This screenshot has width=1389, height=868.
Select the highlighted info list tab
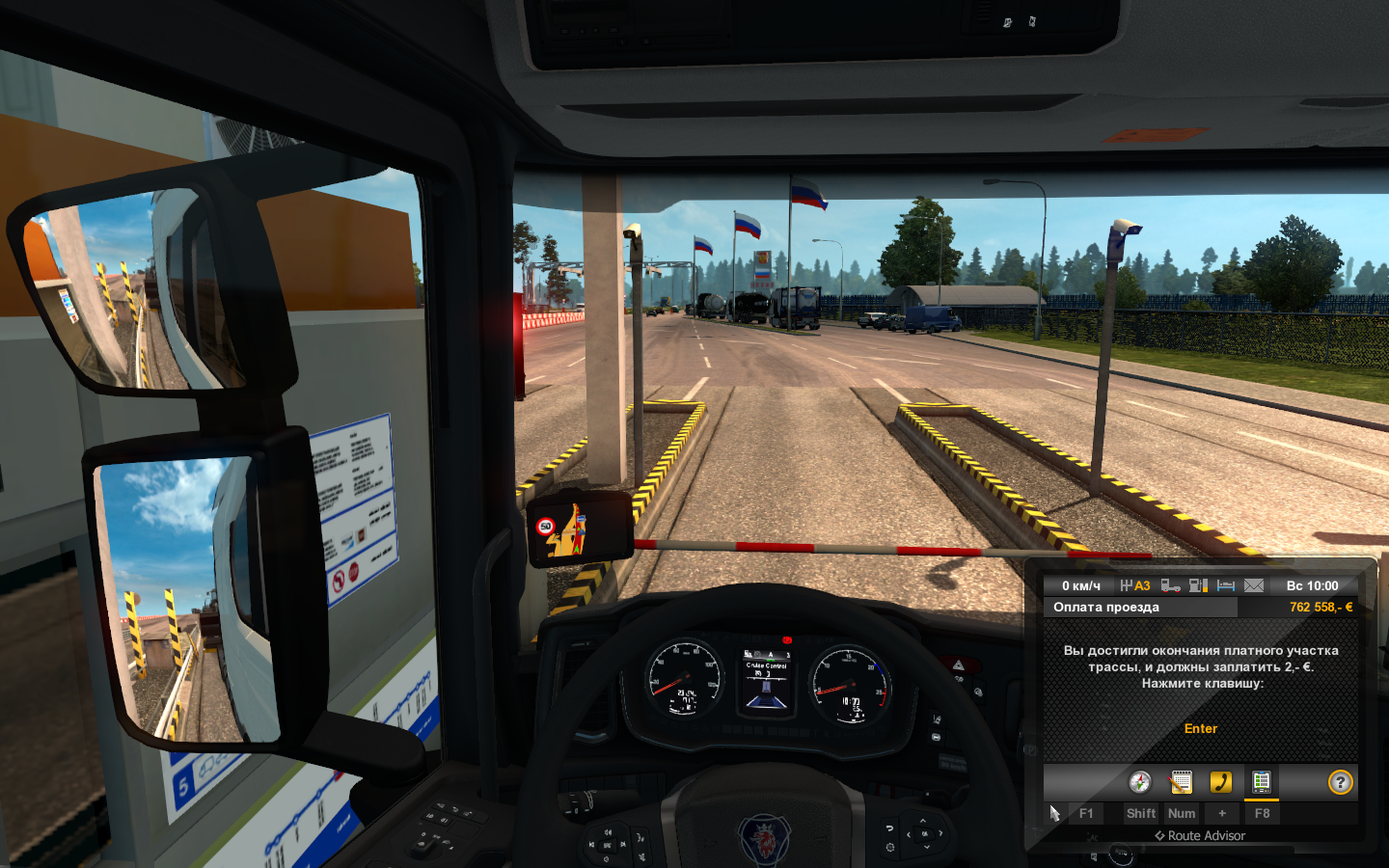pos(1261,782)
